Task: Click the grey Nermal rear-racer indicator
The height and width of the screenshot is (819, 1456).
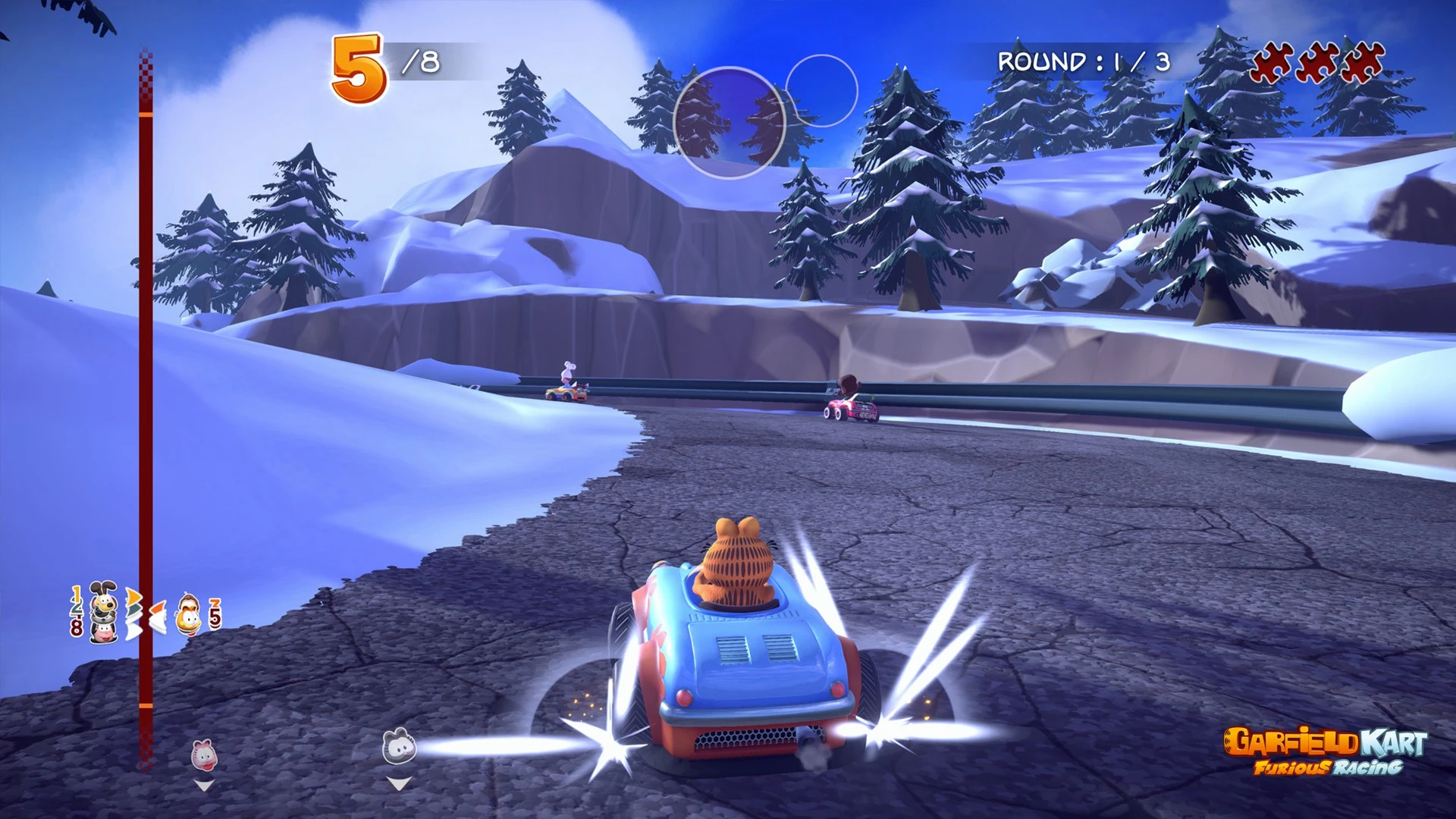Action: click(399, 746)
